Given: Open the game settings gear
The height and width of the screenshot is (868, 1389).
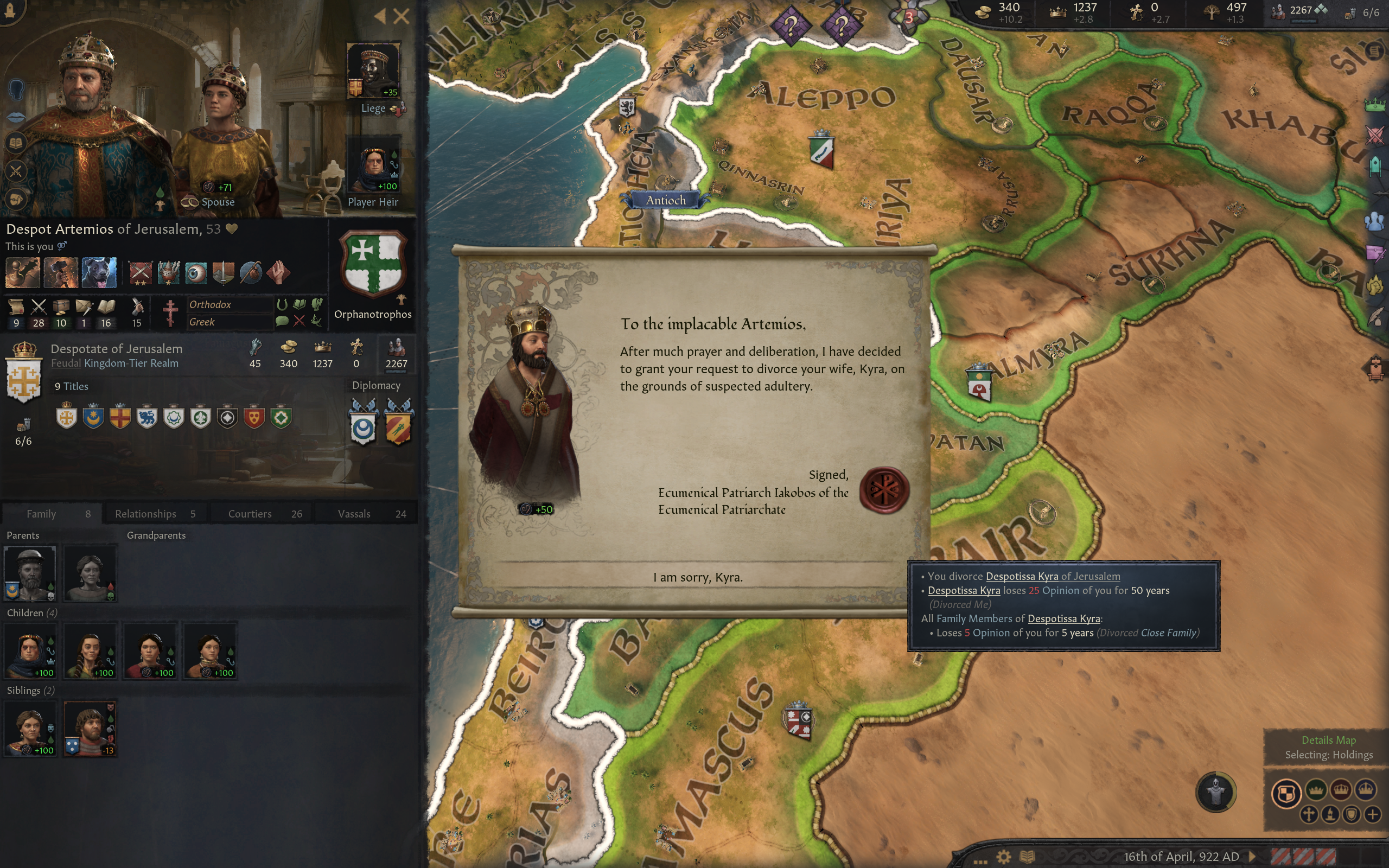Looking at the screenshot, I should [x=1003, y=857].
